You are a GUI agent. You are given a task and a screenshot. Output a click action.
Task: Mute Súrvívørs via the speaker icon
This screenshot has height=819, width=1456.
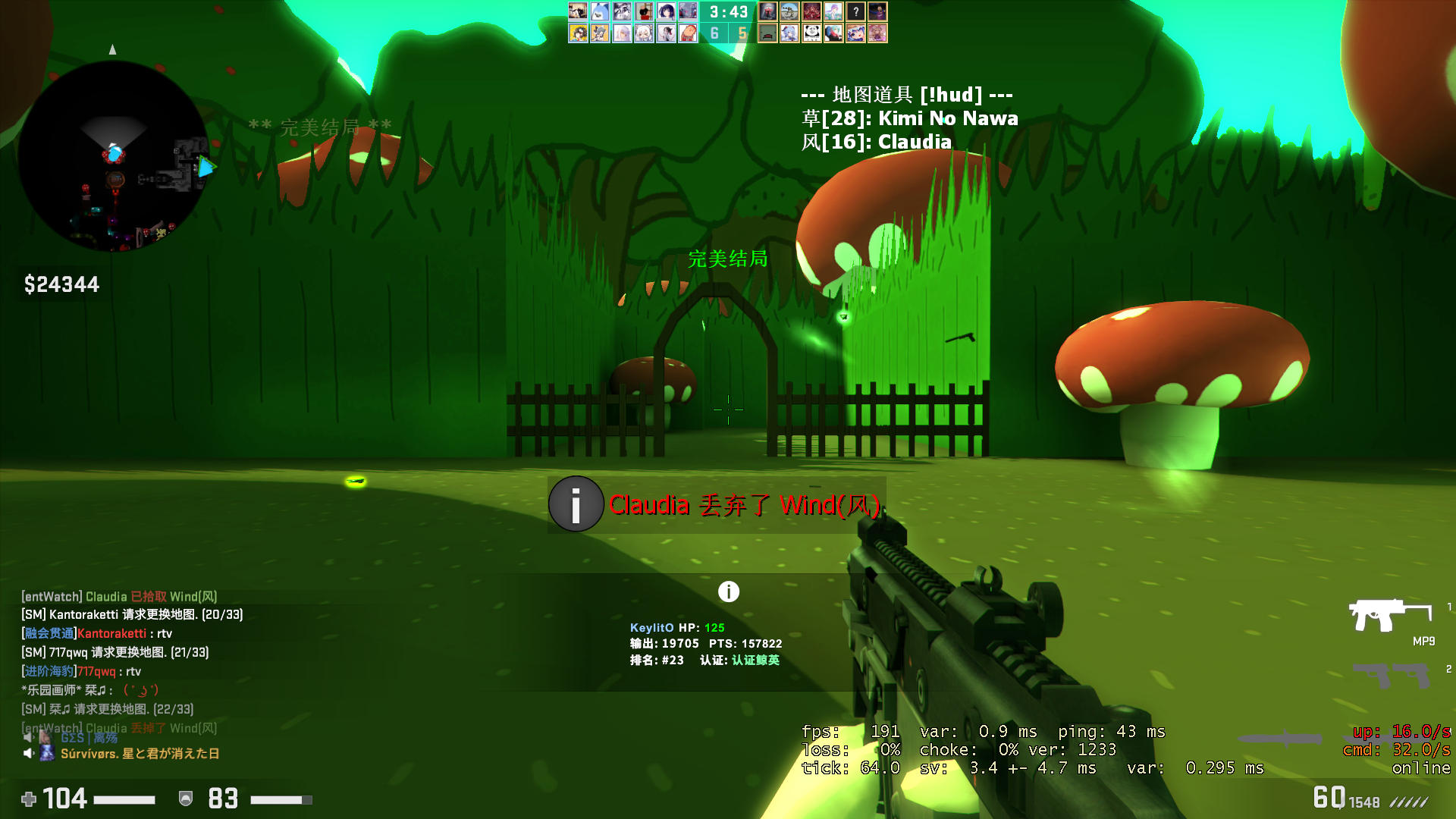pyautogui.click(x=29, y=754)
